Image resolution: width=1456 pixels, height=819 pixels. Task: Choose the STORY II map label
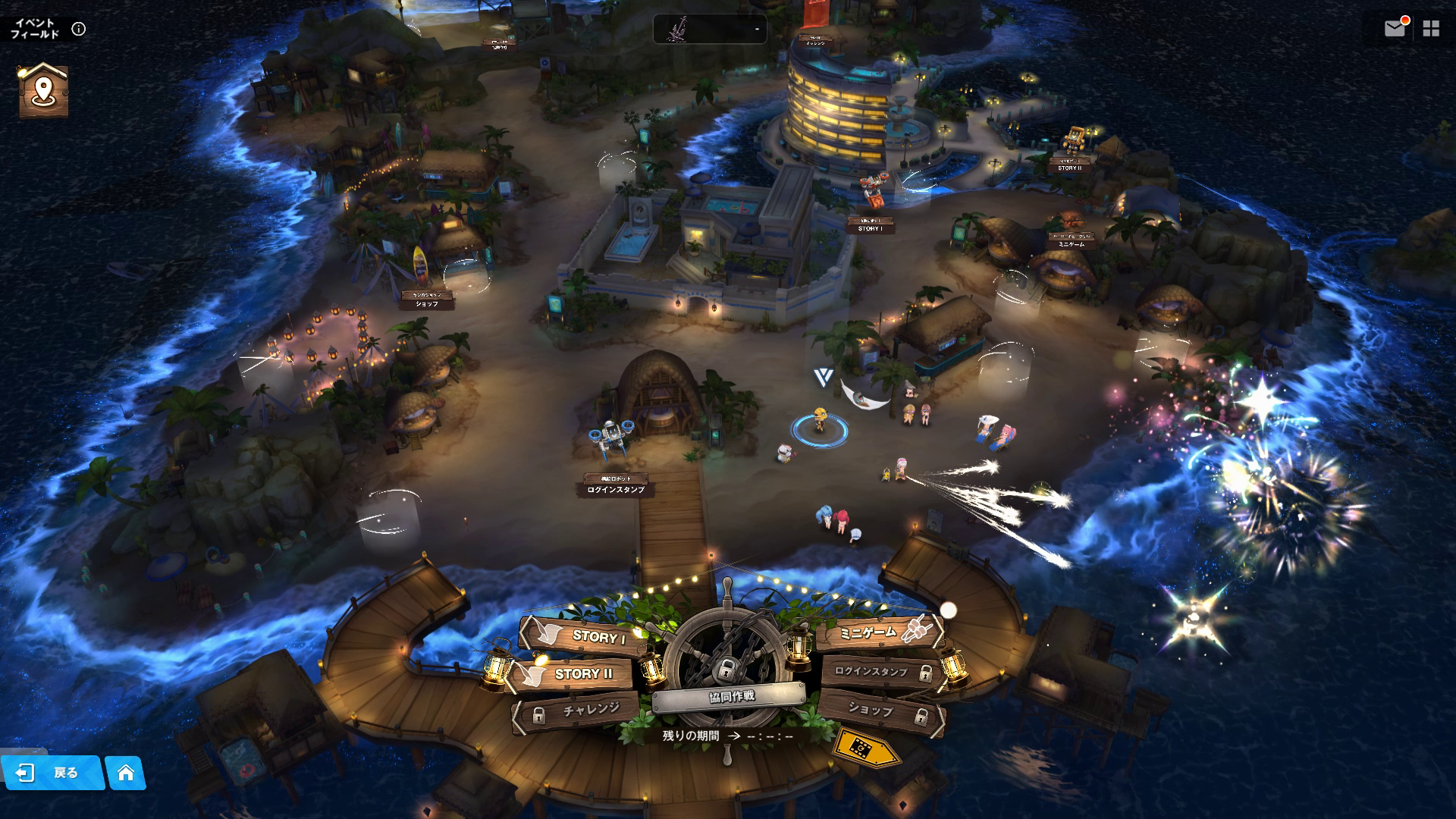1069,168
